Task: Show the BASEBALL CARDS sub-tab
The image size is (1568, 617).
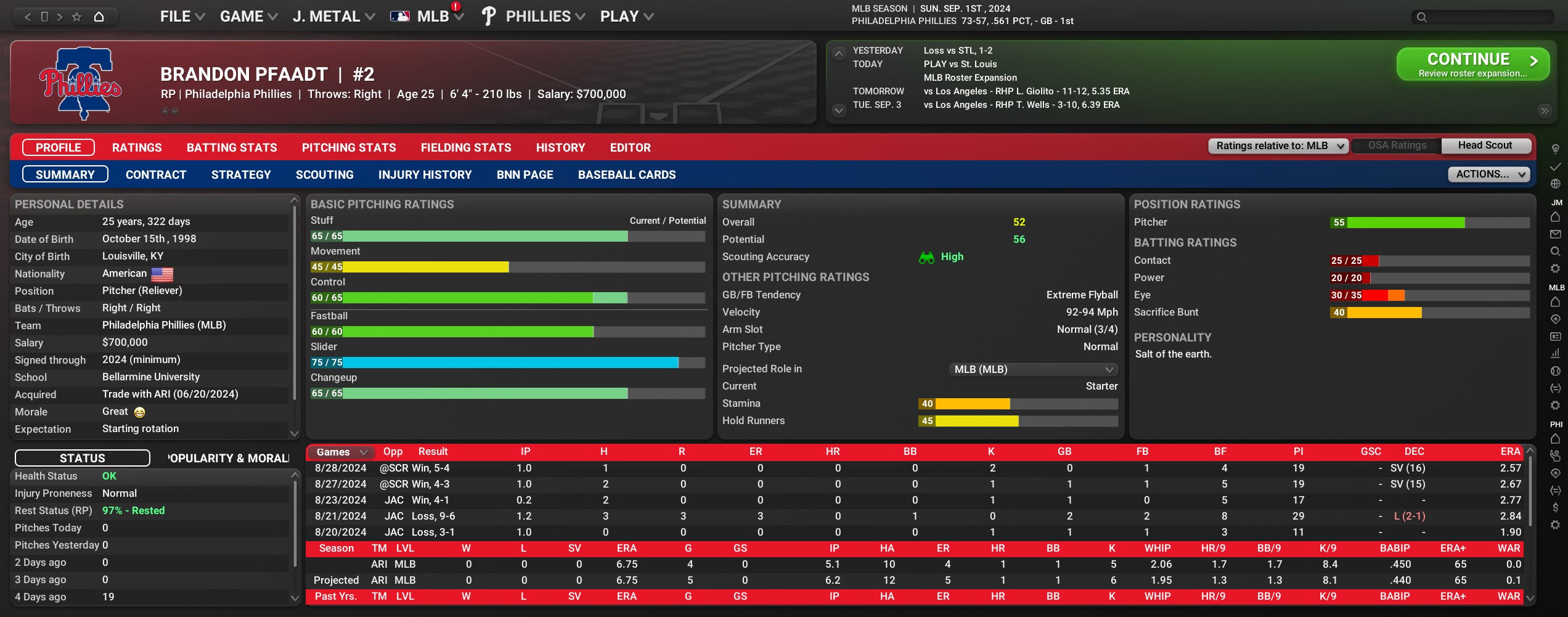Action: (627, 175)
